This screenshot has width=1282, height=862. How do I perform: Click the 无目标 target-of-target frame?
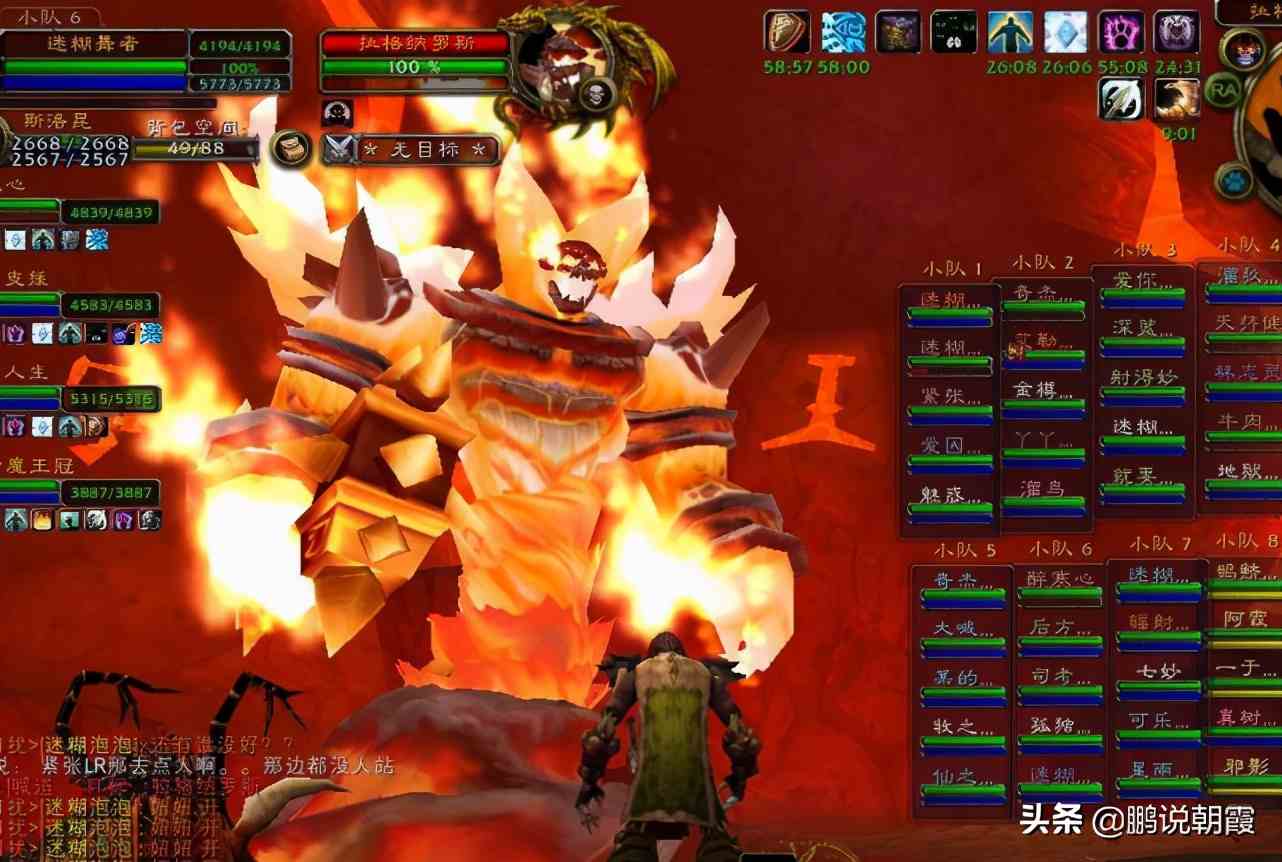click(x=426, y=150)
